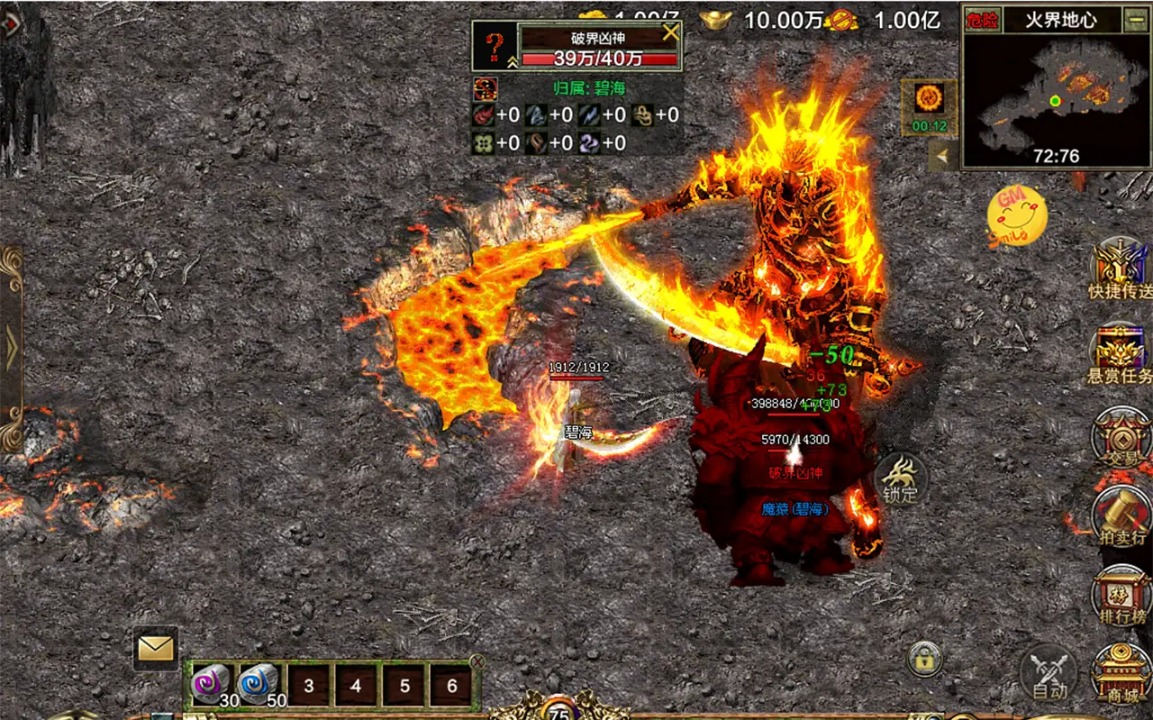Open the mail envelope icon
Screen dimensions: 1153x720
click(x=156, y=649)
